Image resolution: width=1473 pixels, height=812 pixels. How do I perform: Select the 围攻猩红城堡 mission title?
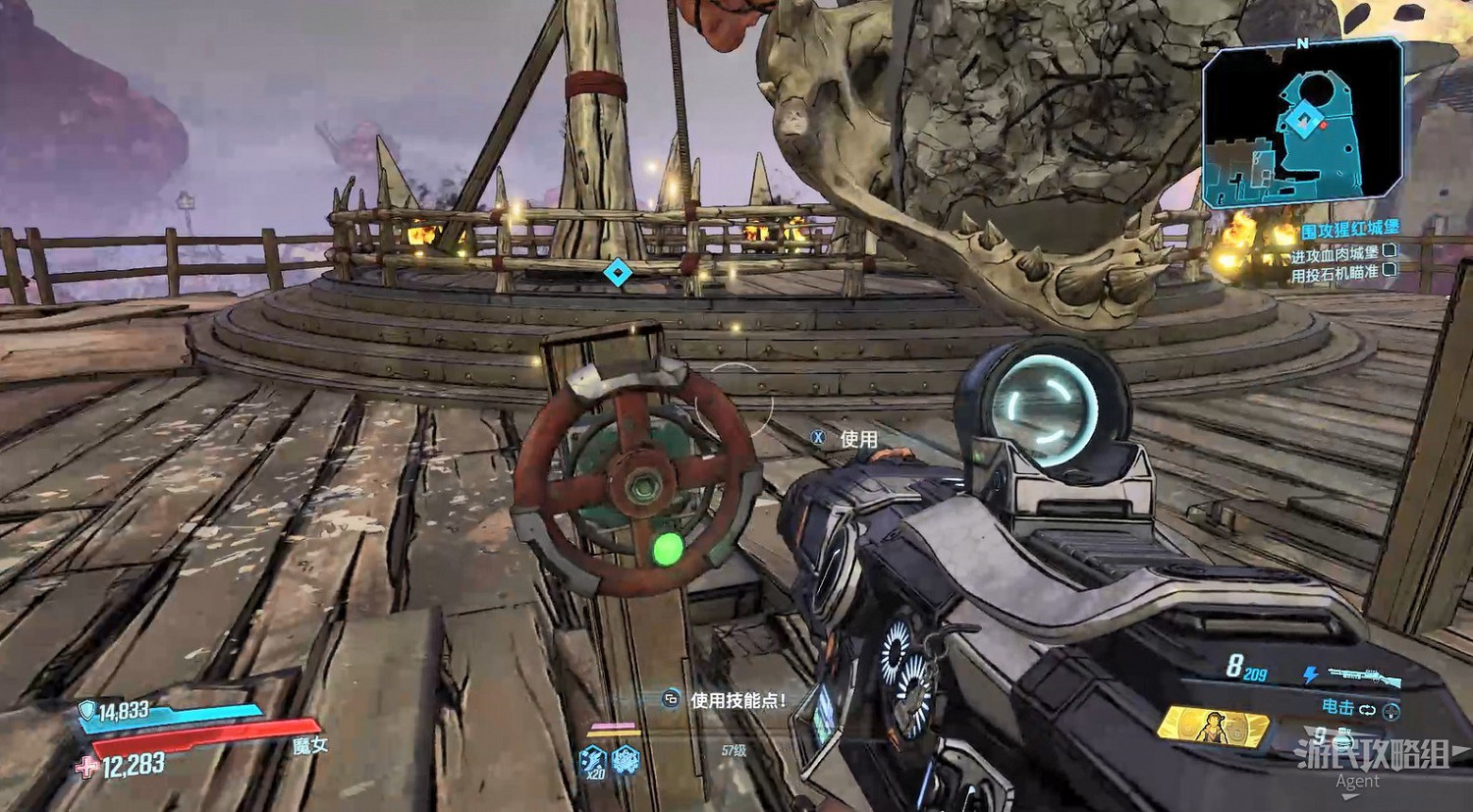1350,230
